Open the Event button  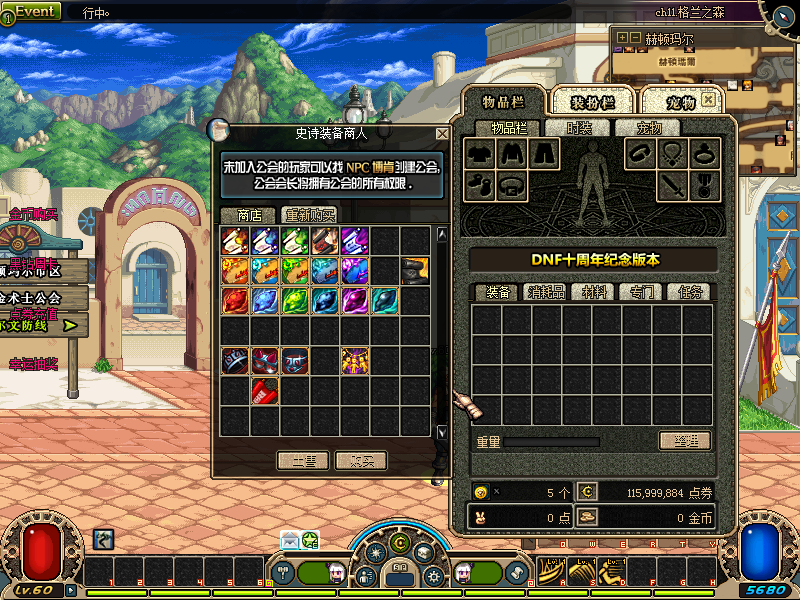32,11
